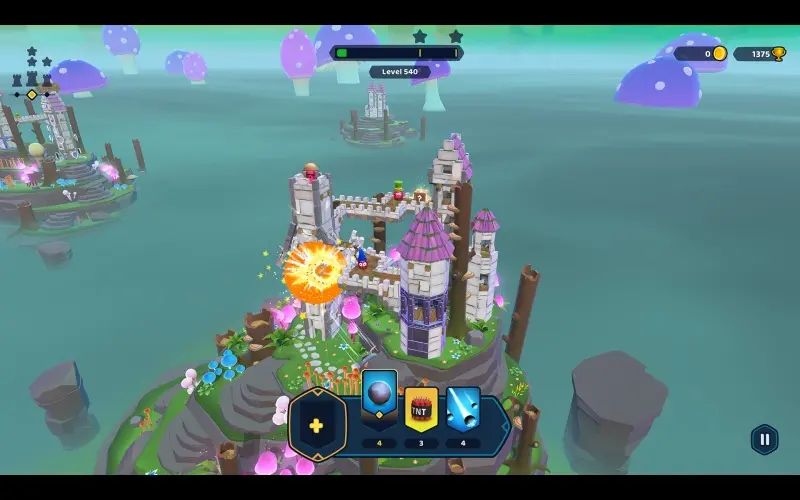Open the yellow plus add-booster slot
Image resolution: width=800 pixels, height=500 pixels.
point(316,425)
